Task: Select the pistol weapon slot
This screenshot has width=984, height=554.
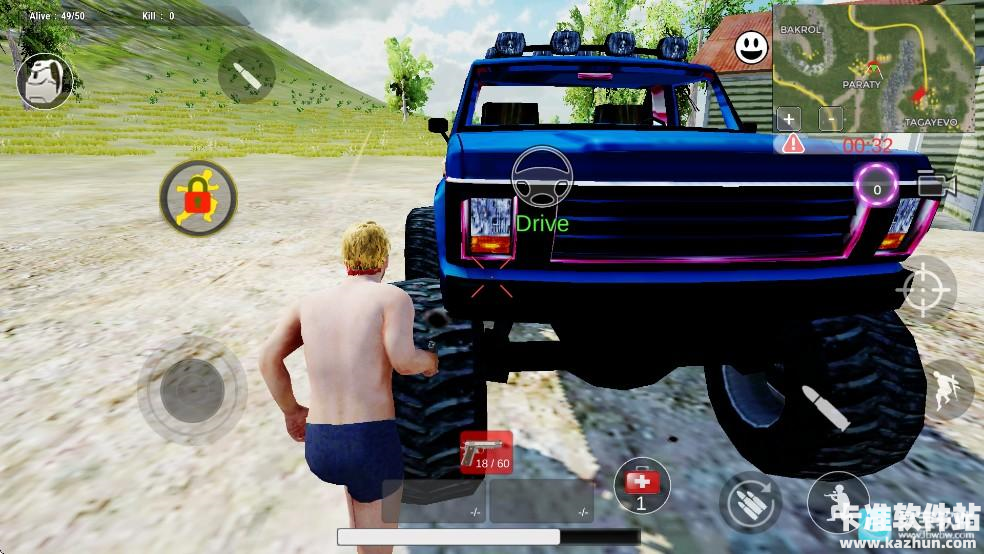Action: (x=486, y=453)
